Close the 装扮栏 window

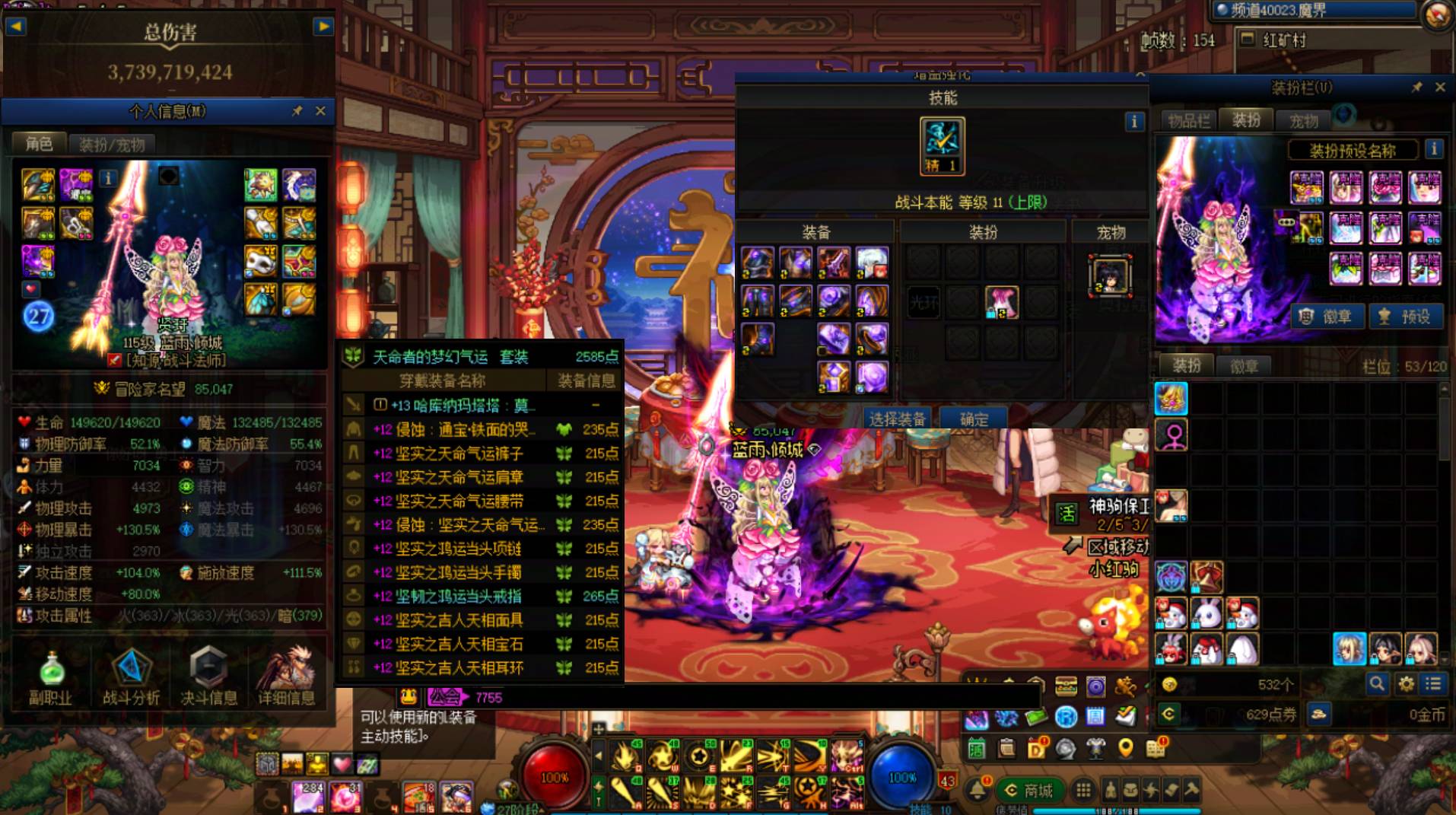point(1440,88)
